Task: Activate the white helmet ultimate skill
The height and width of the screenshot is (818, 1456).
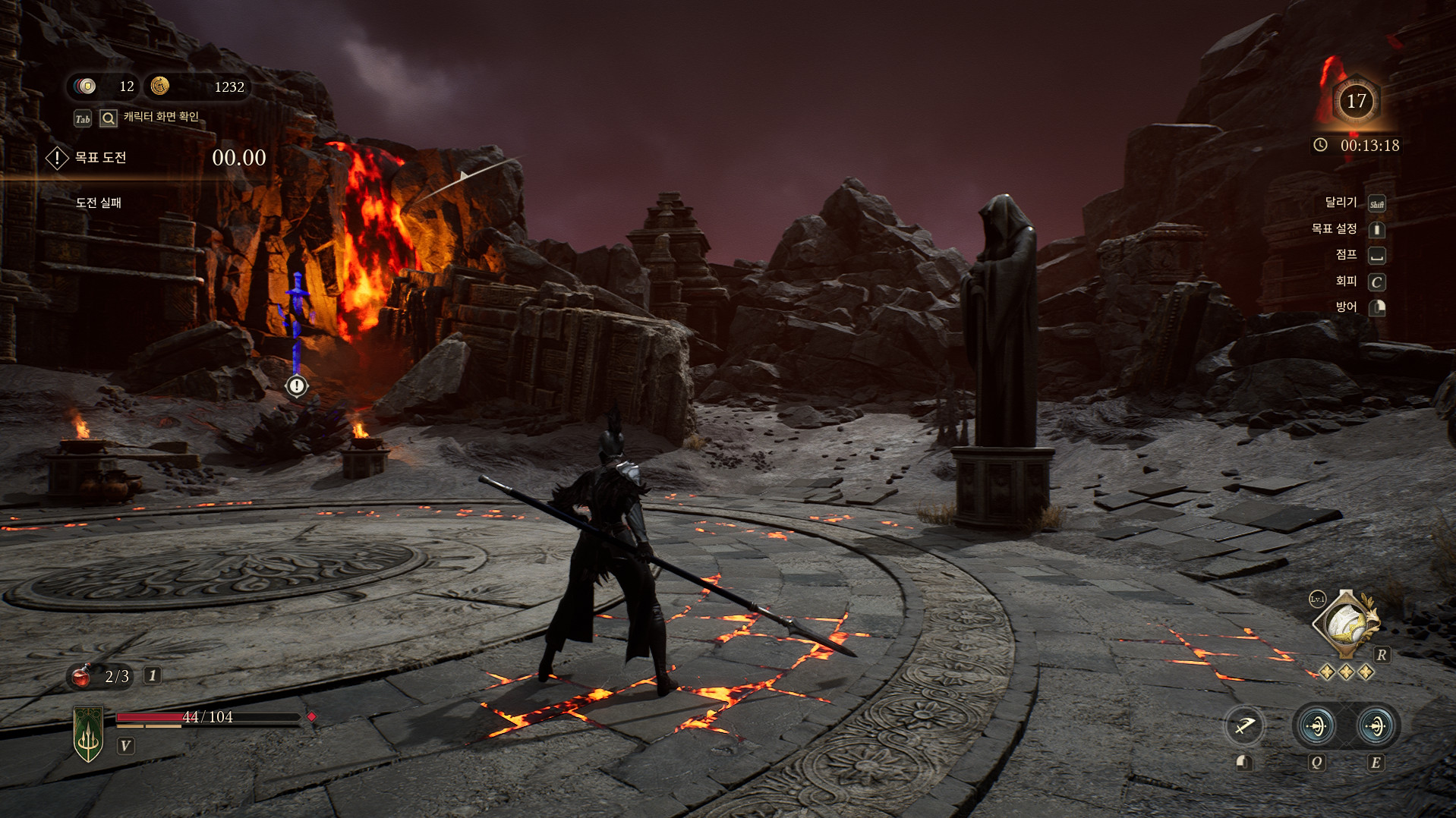Action: tap(1345, 624)
